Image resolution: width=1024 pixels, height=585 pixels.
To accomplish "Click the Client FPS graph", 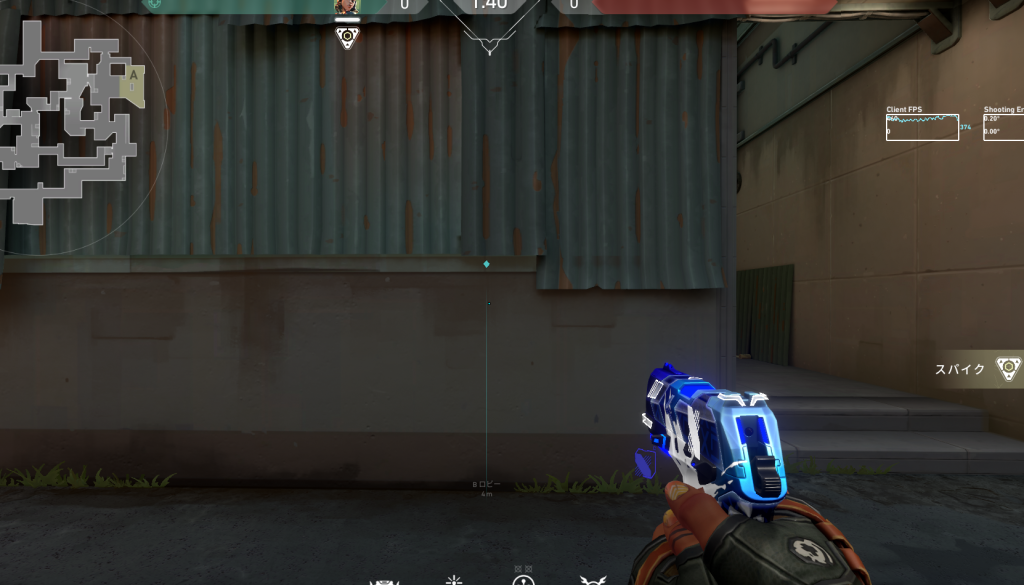I will 922,127.
